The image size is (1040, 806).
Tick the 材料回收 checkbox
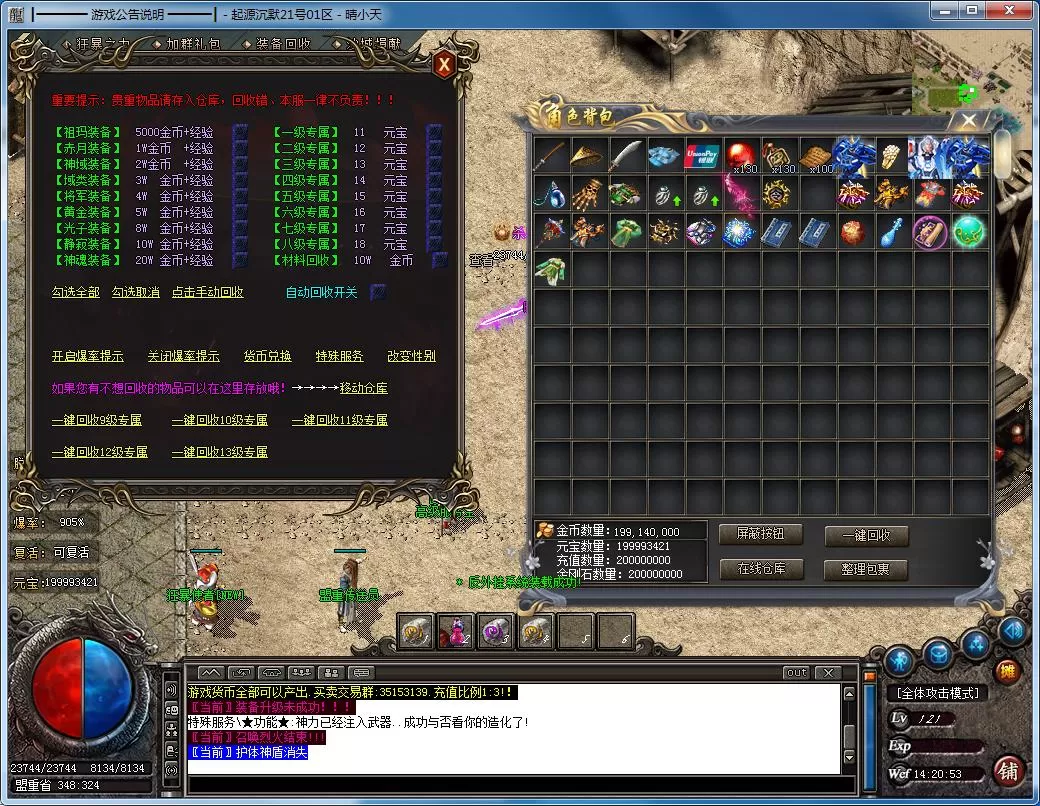439,260
